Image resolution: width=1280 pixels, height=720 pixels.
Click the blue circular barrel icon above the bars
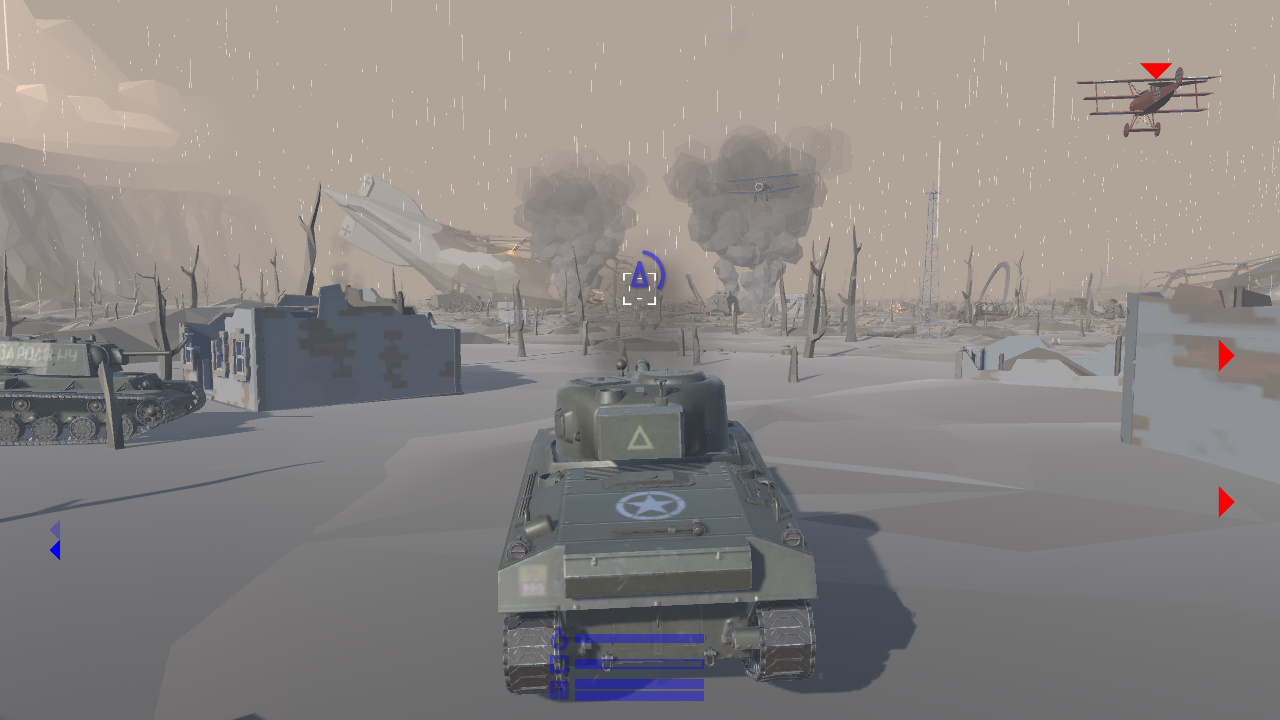559,641
